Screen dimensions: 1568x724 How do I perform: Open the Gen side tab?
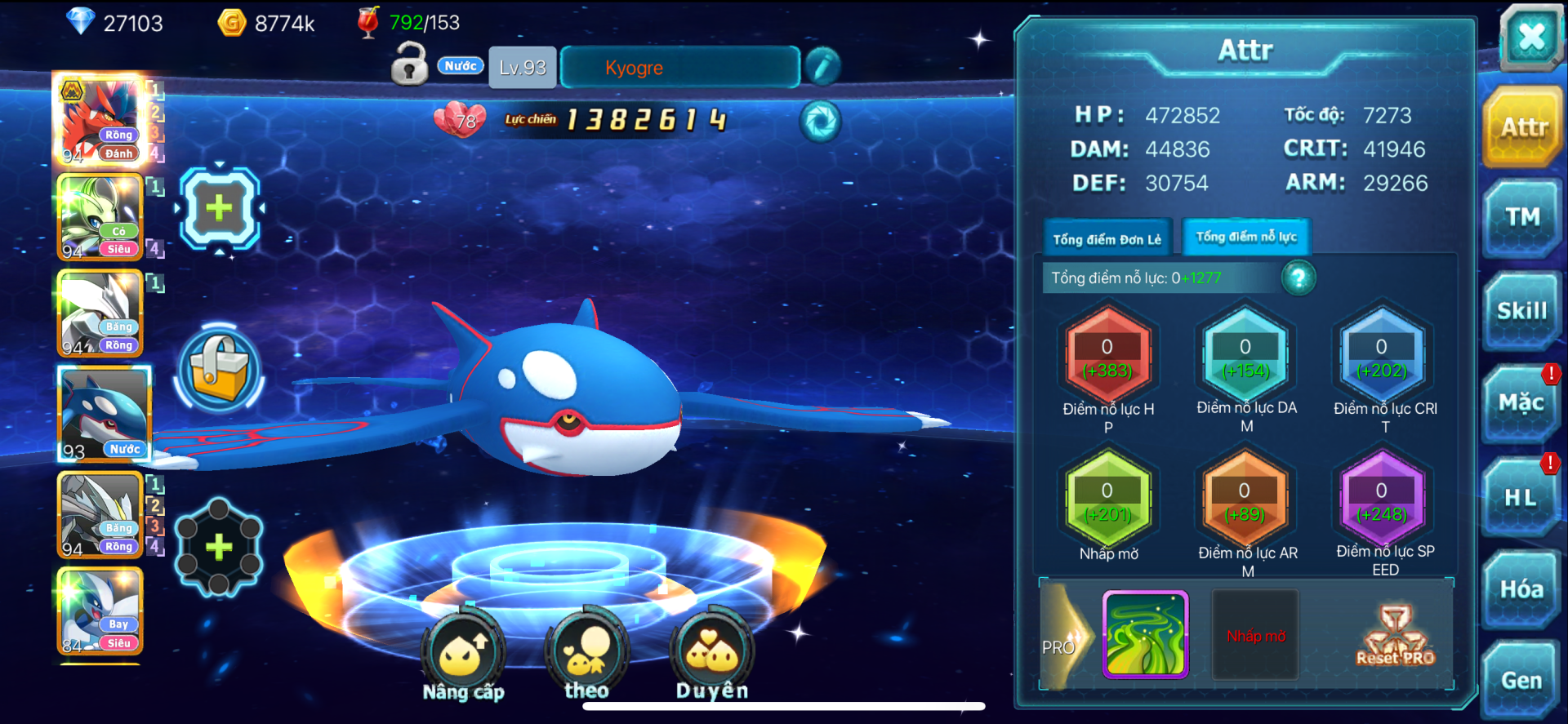pyautogui.click(x=1521, y=680)
